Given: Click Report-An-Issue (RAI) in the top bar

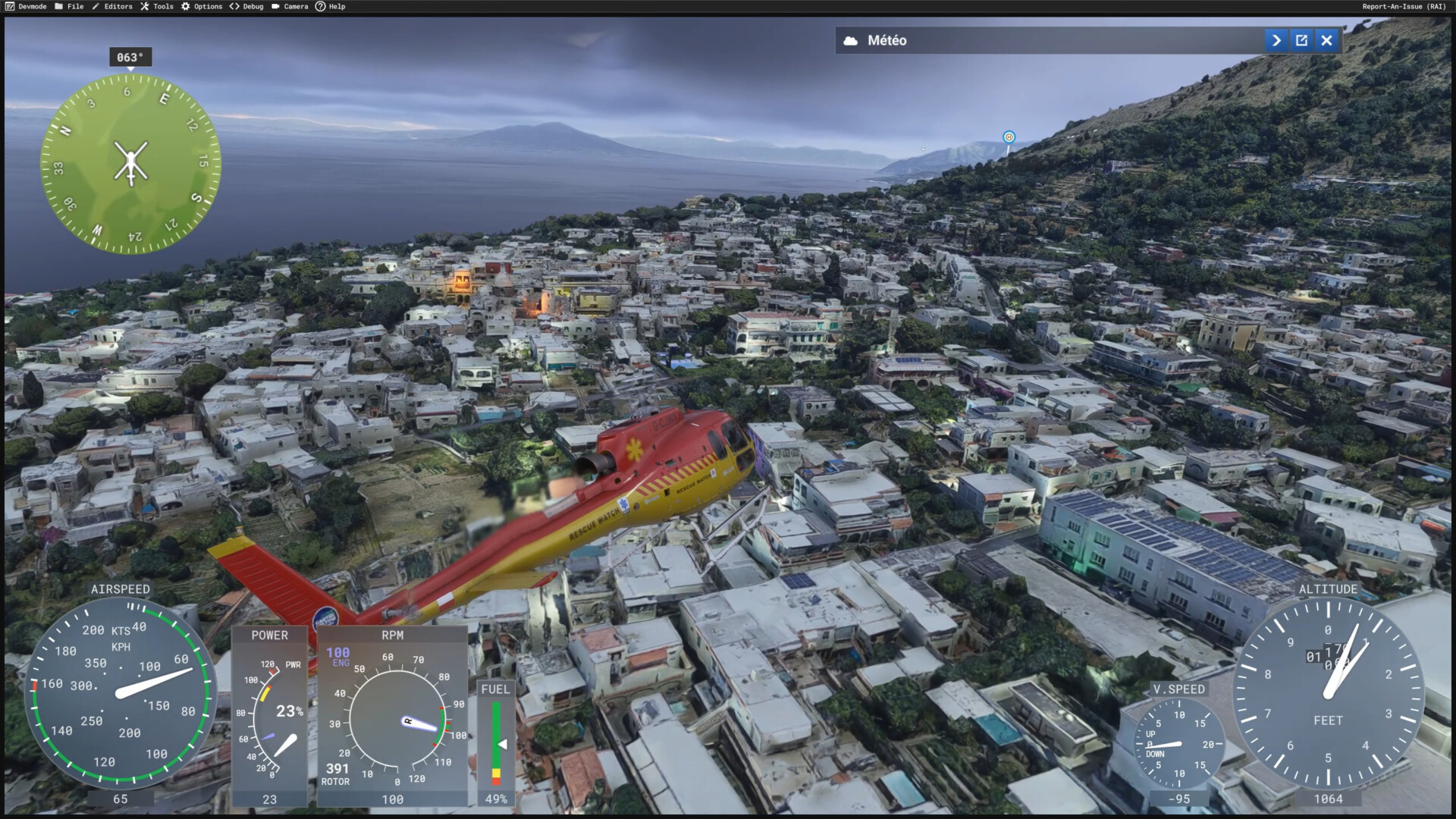Looking at the screenshot, I should coord(1404,7).
